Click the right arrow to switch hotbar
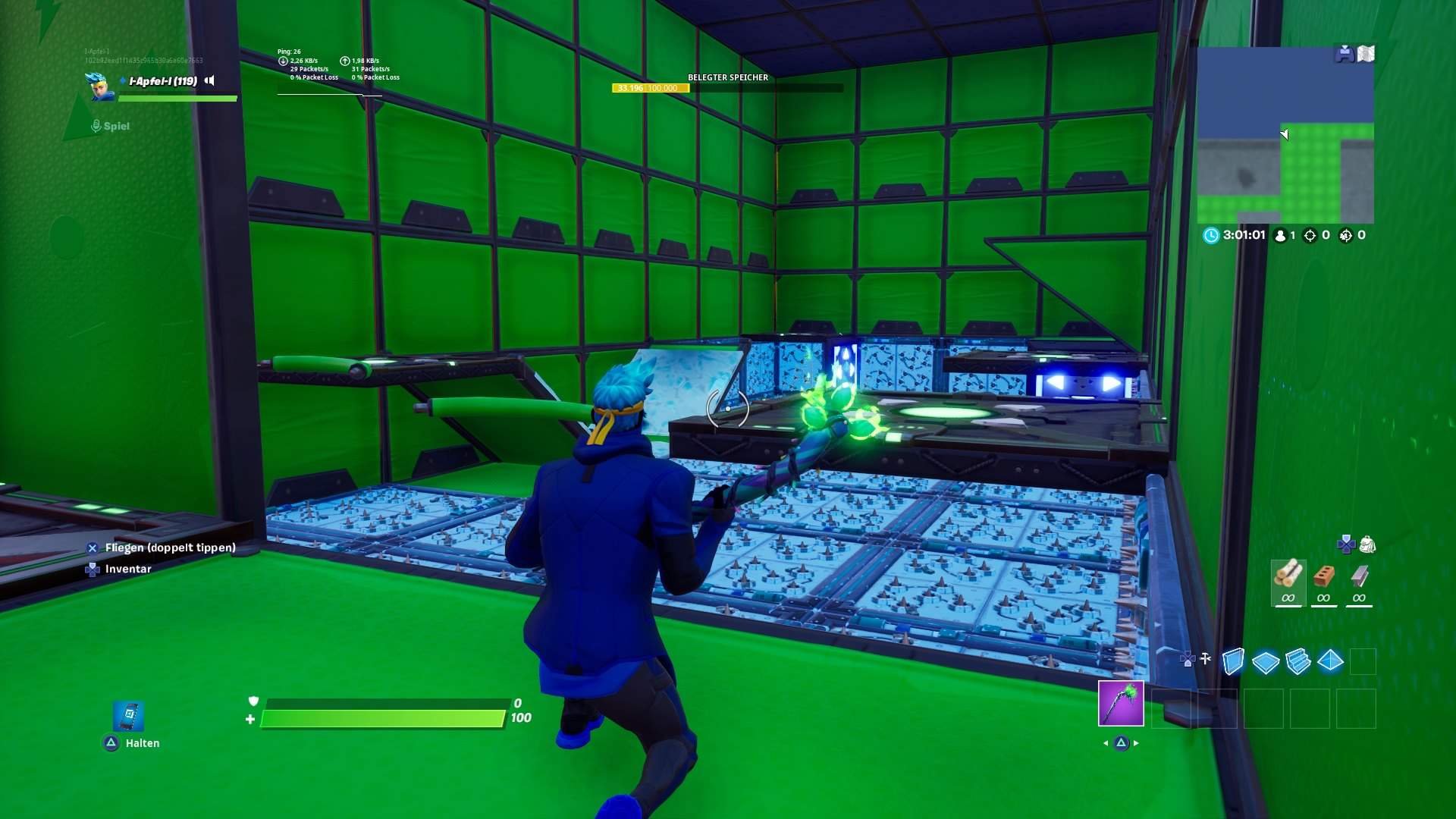The height and width of the screenshot is (819, 1456). click(x=1135, y=745)
